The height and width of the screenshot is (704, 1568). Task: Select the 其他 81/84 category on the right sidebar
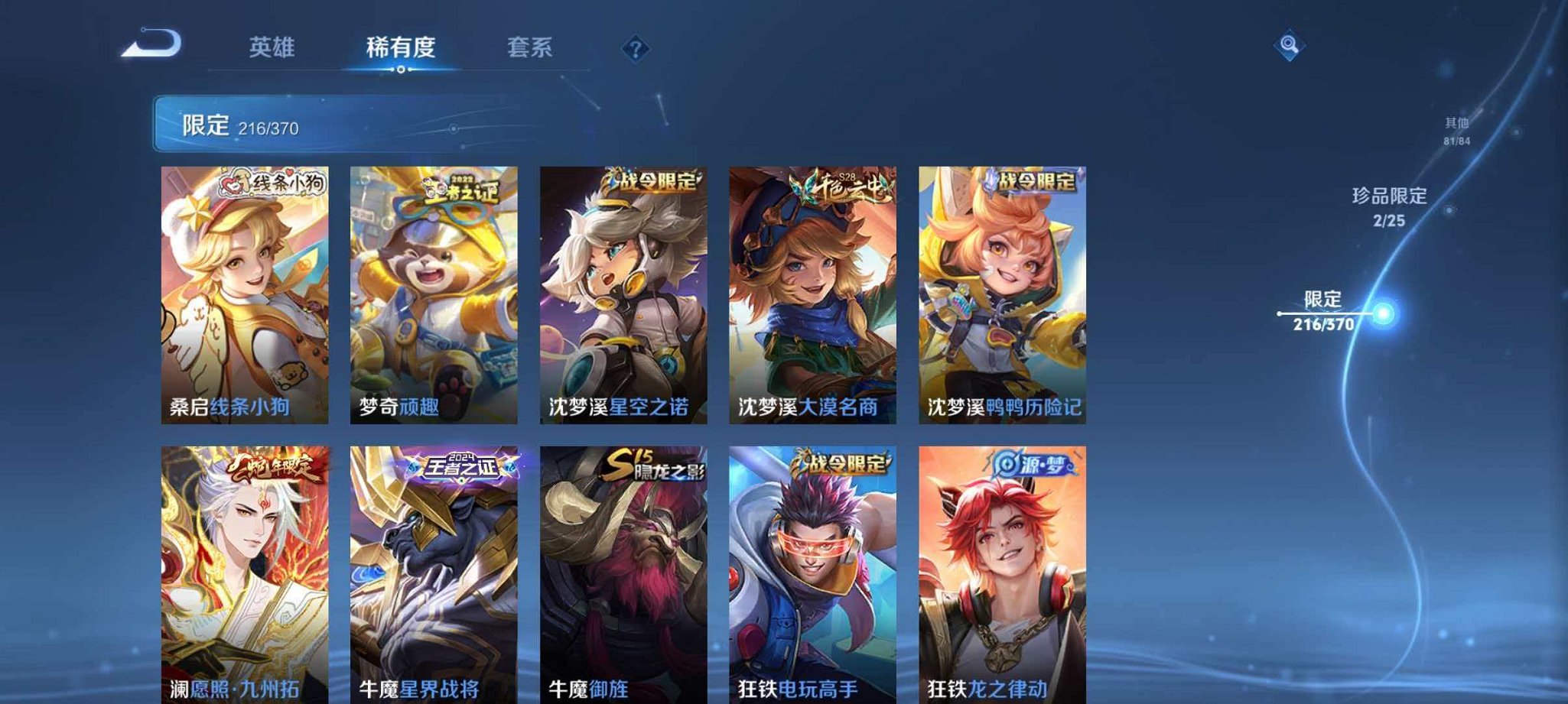pyautogui.click(x=1456, y=130)
